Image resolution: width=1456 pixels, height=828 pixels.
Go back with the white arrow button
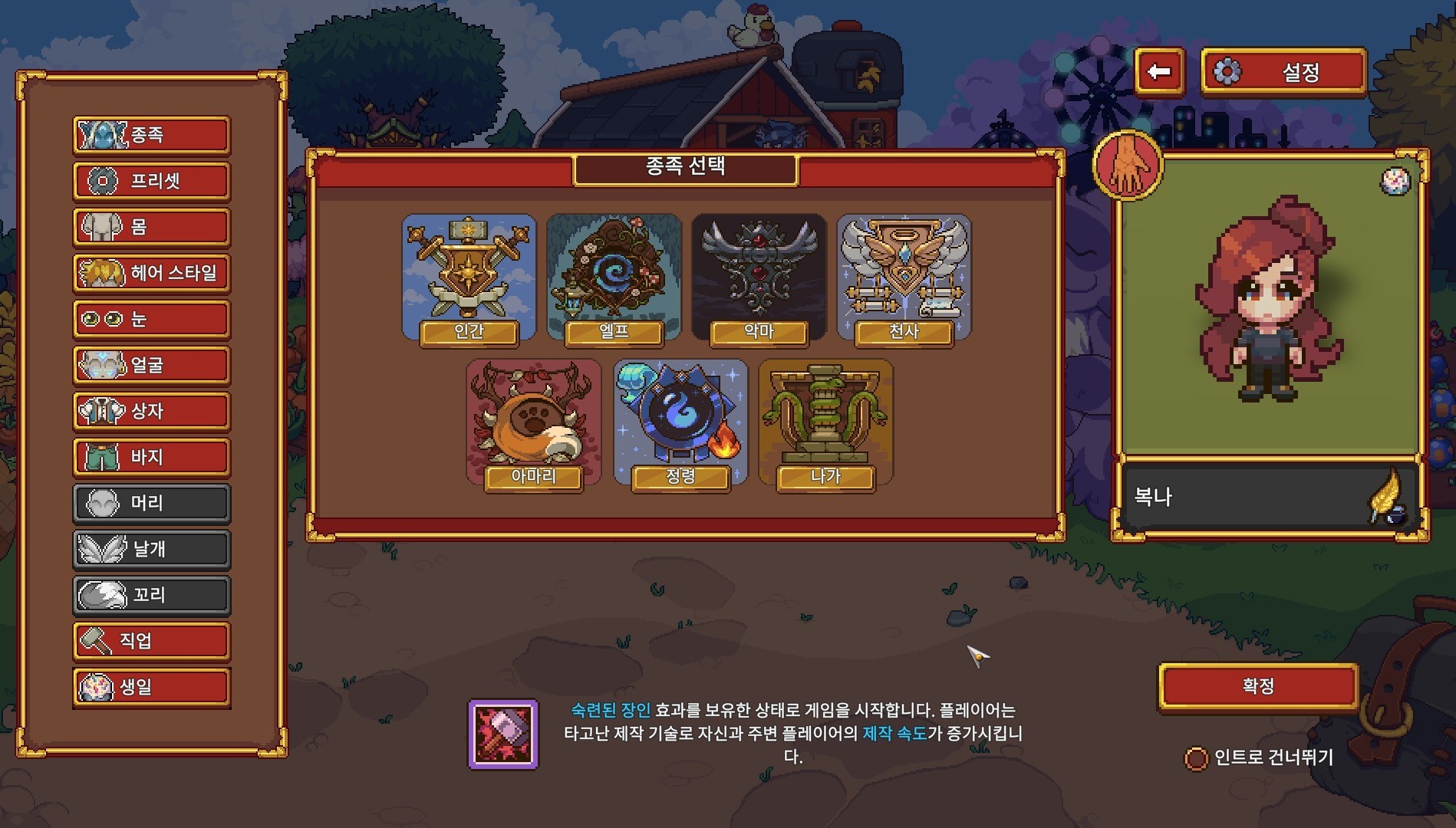coord(1159,72)
